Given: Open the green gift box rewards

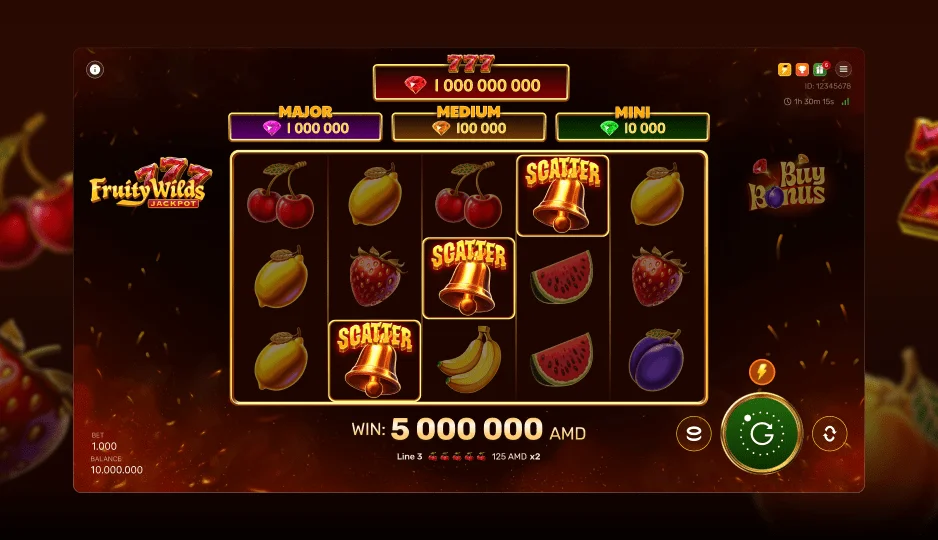Looking at the screenshot, I should point(820,70).
